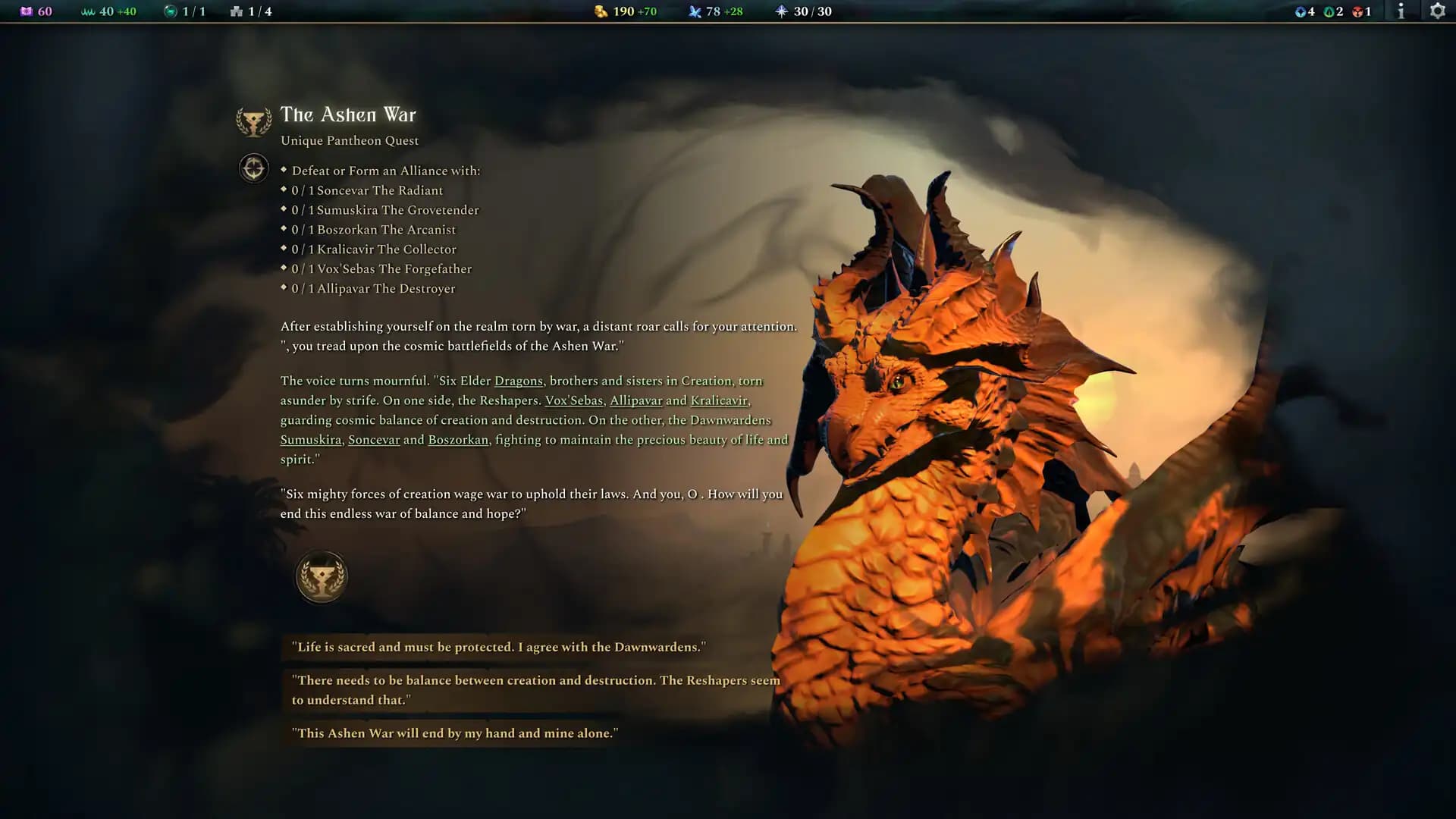Open the gold treasury display
Image resolution: width=1456 pixels, height=819 pixels.
599,11
